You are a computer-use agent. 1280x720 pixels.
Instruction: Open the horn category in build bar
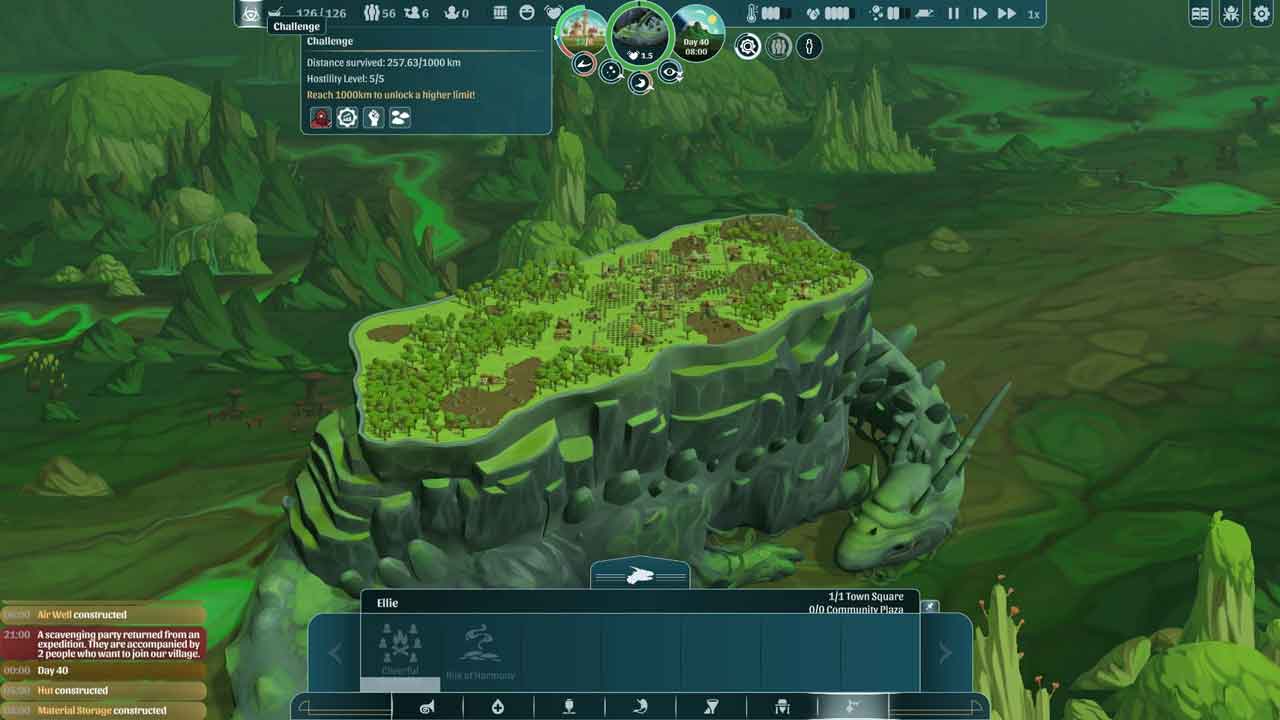tap(428, 707)
